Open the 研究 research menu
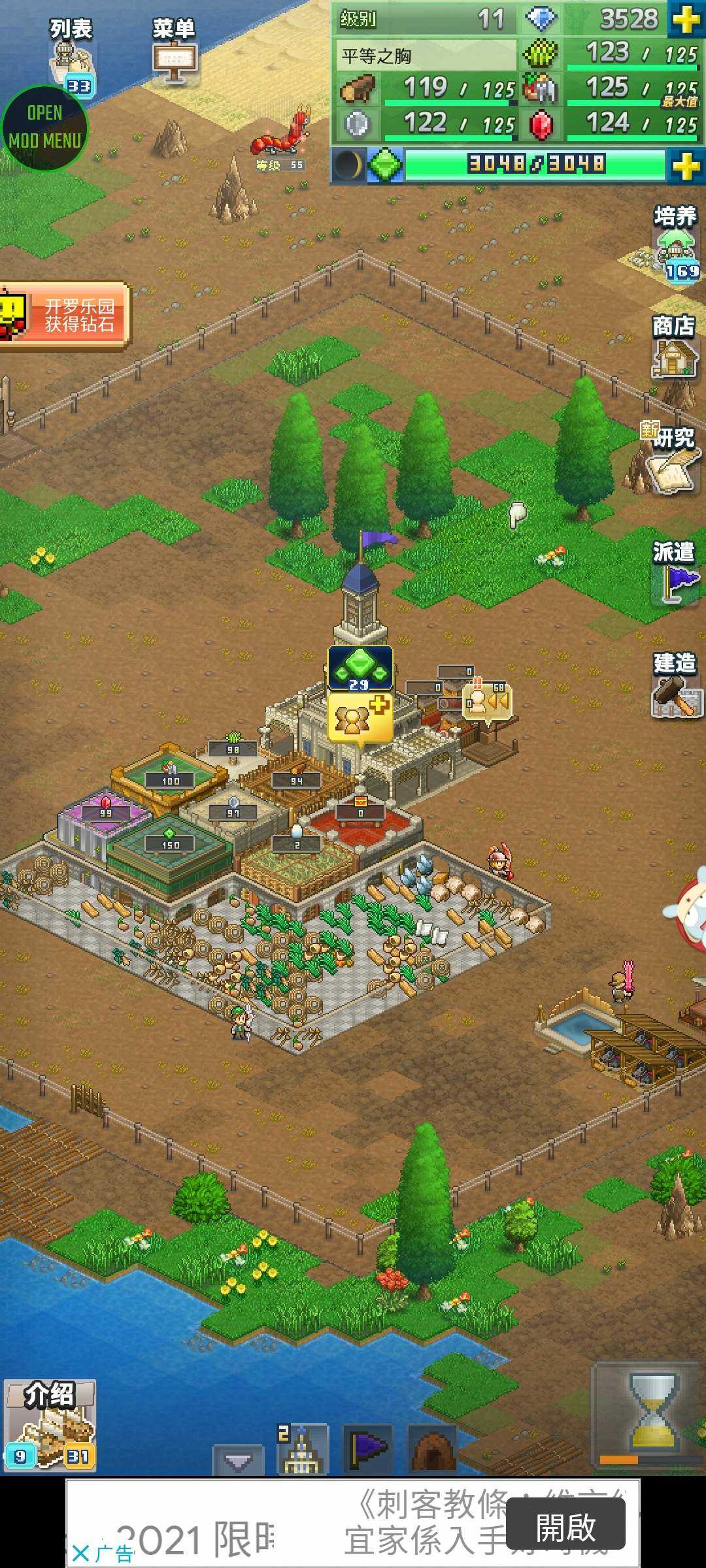Screen dimensions: 706x1568 [x=671, y=459]
